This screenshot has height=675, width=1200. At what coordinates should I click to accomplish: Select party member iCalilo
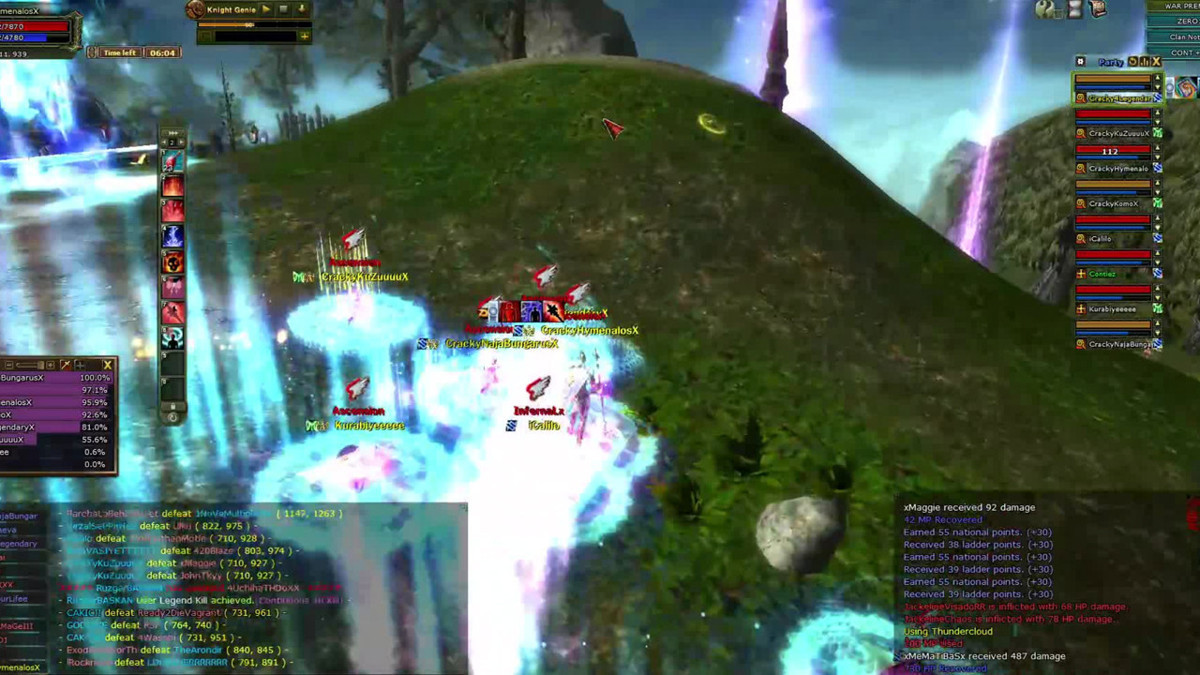1101,239
